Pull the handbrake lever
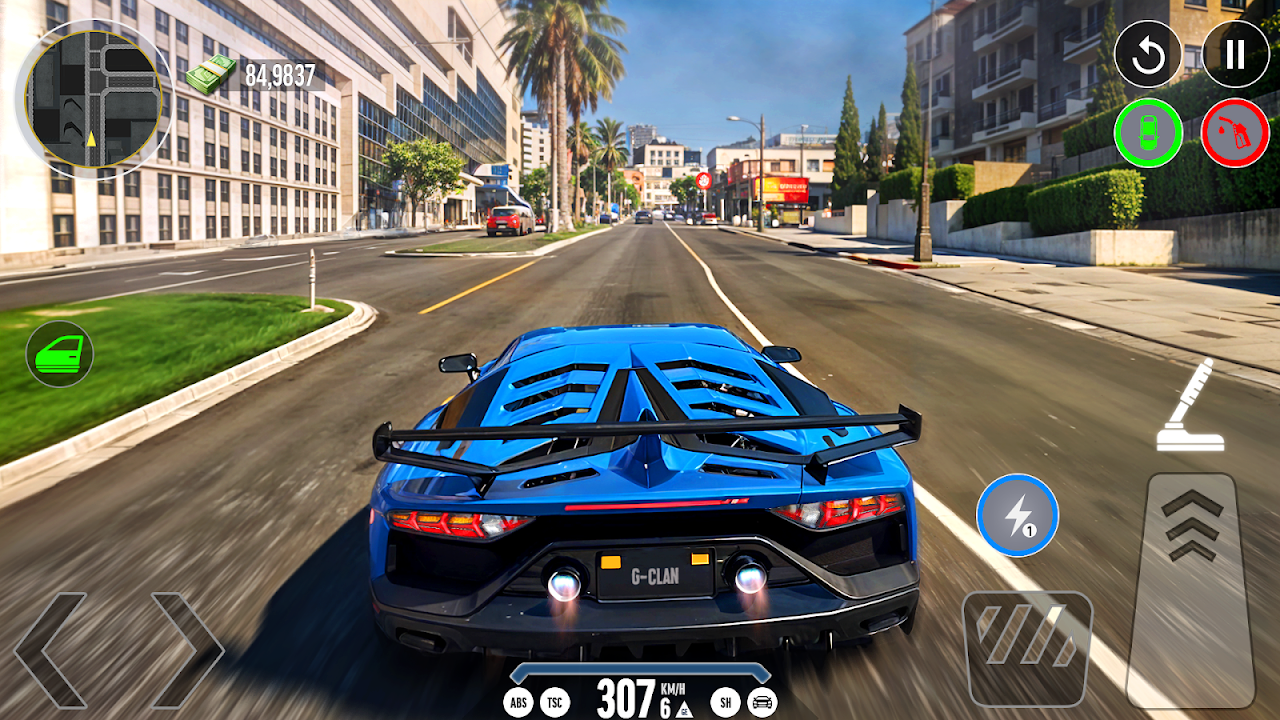The image size is (1280, 720). tap(1191, 406)
